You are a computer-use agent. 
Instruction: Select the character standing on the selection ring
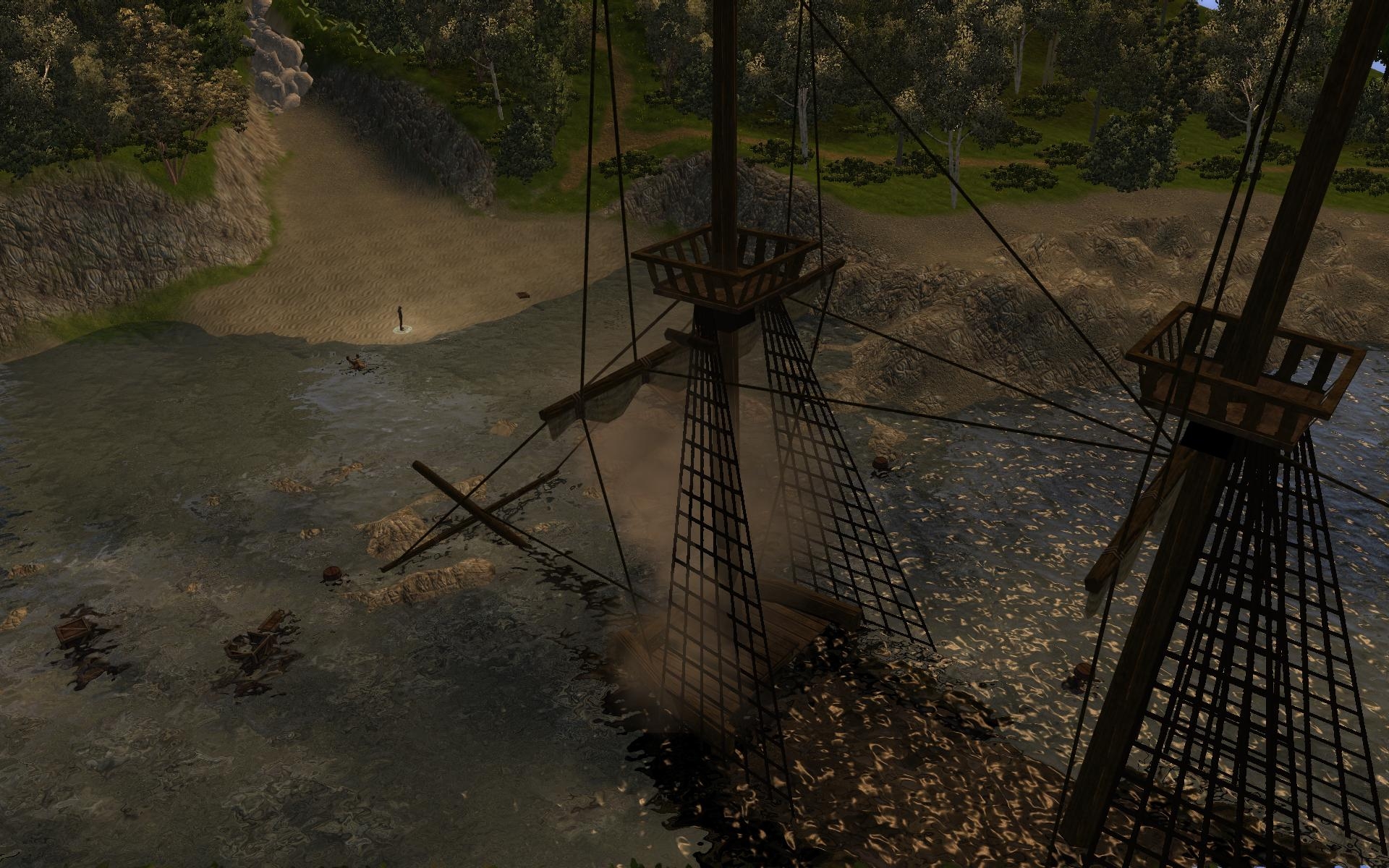tap(399, 318)
